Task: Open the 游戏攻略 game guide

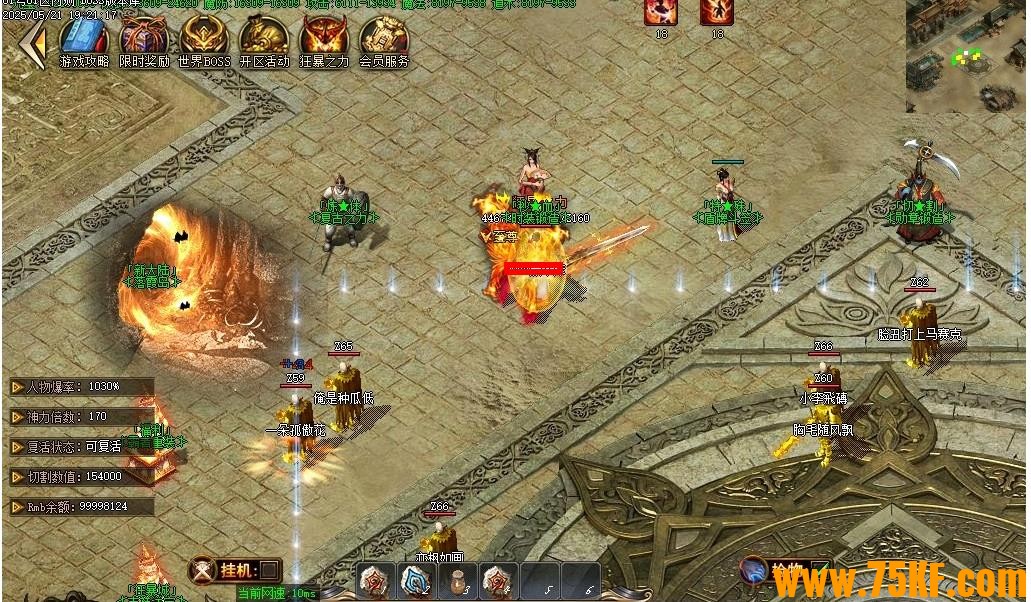Action: pyautogui.click(x=84, y=39)
